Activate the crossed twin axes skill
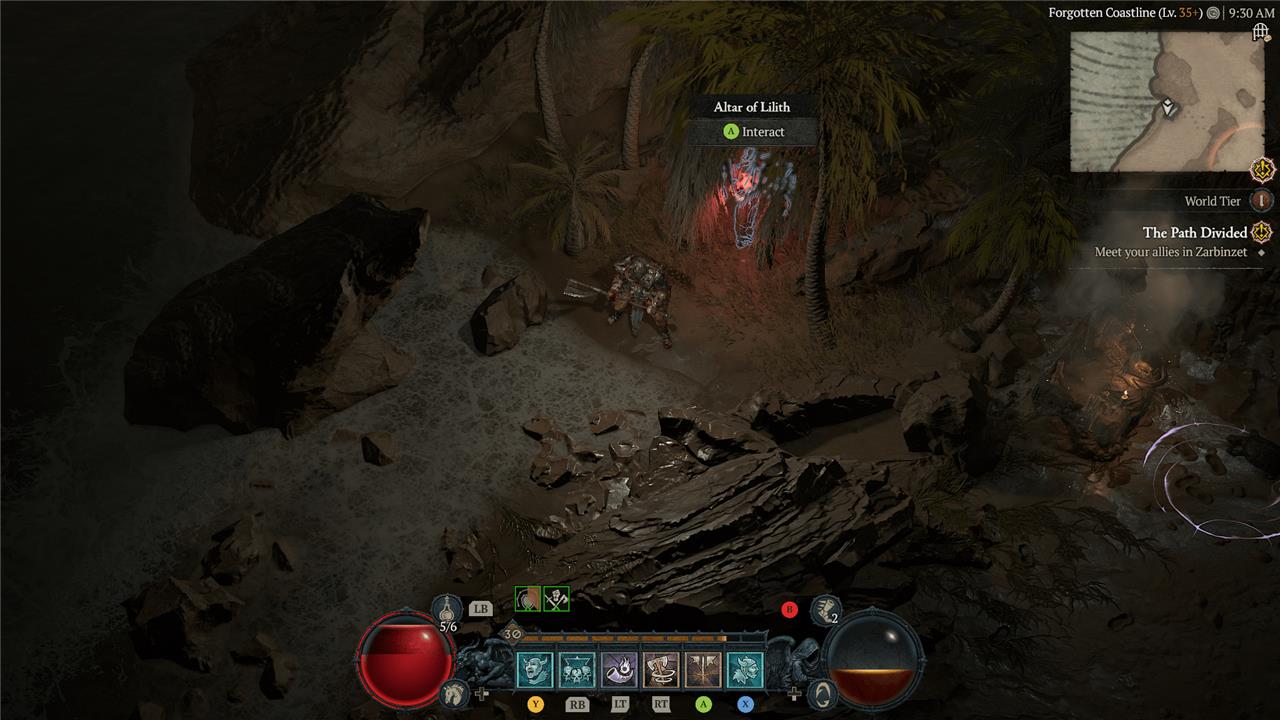 (703, 670)
